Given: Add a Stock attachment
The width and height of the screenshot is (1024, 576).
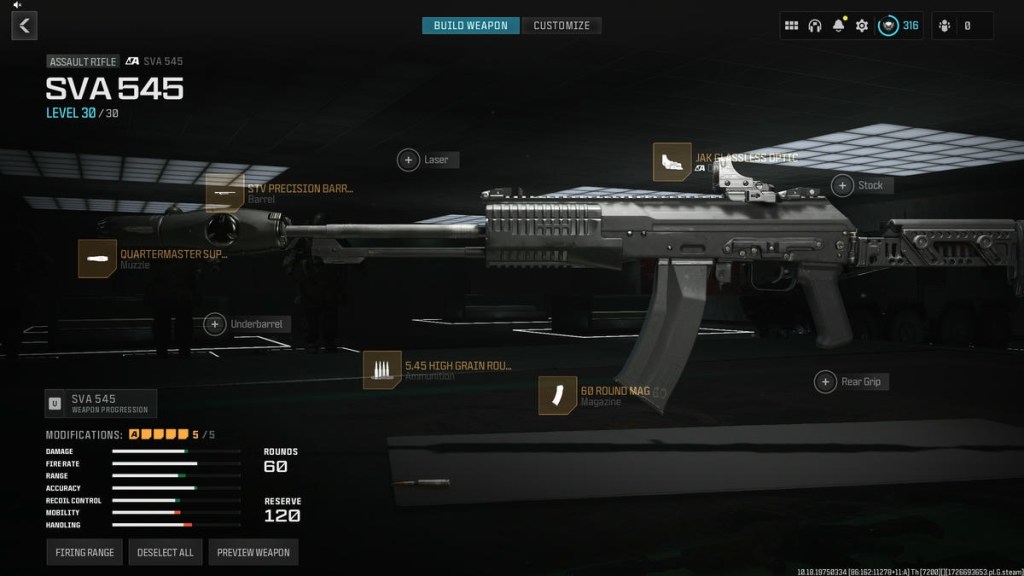Looking at the screenshot, I should (843, 185).
